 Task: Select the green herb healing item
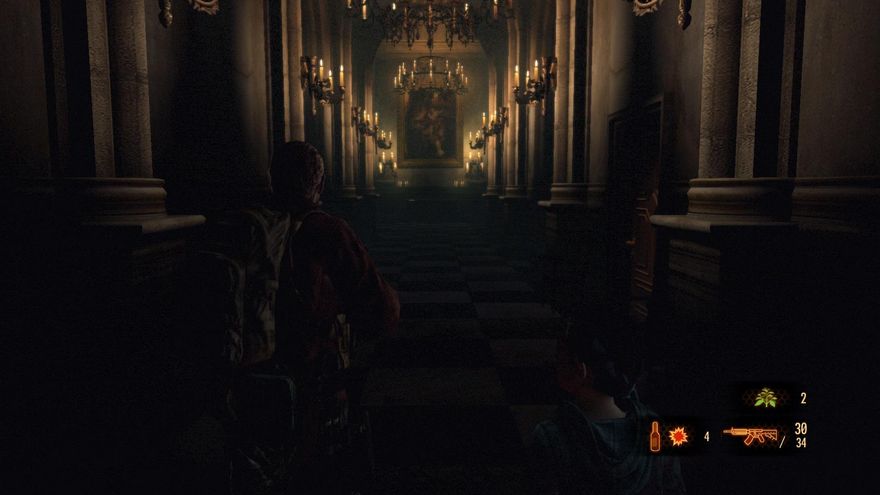tap(767, 398)
